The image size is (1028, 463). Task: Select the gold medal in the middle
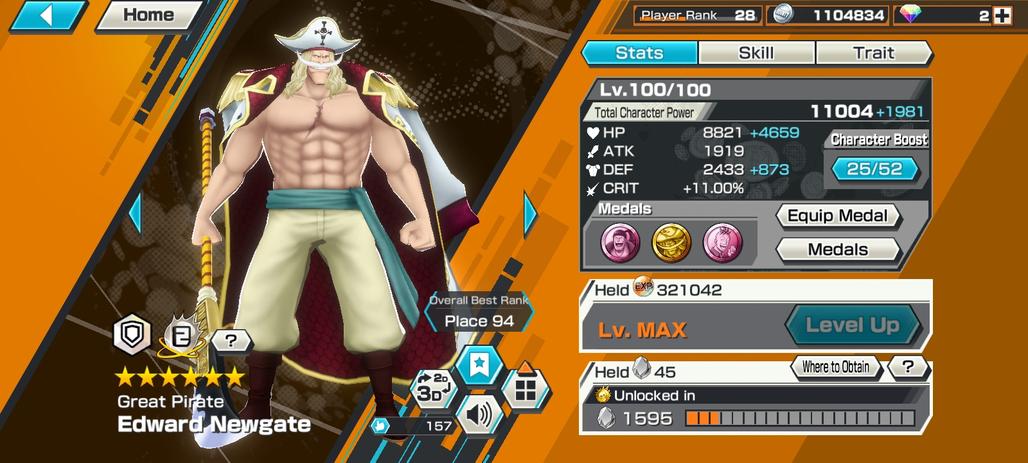click(x=671, y=241)
